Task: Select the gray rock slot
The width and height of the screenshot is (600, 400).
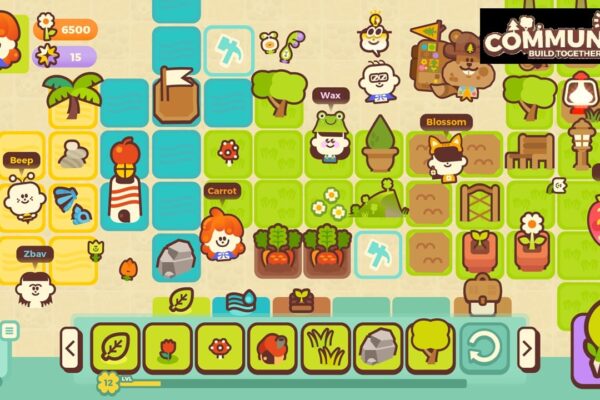Action: [379, 348]
